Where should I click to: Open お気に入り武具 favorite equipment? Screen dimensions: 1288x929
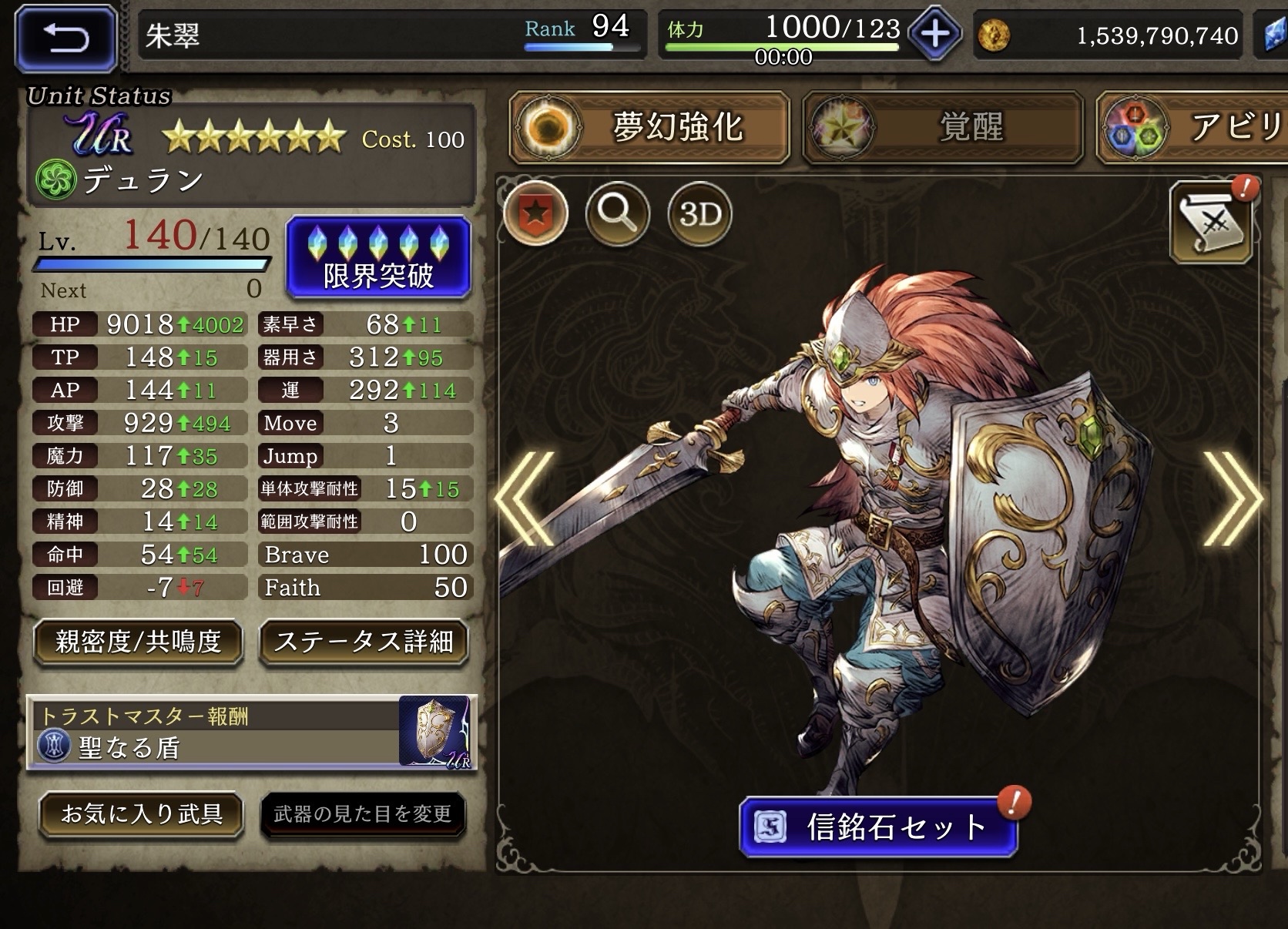tap(142, 814)
